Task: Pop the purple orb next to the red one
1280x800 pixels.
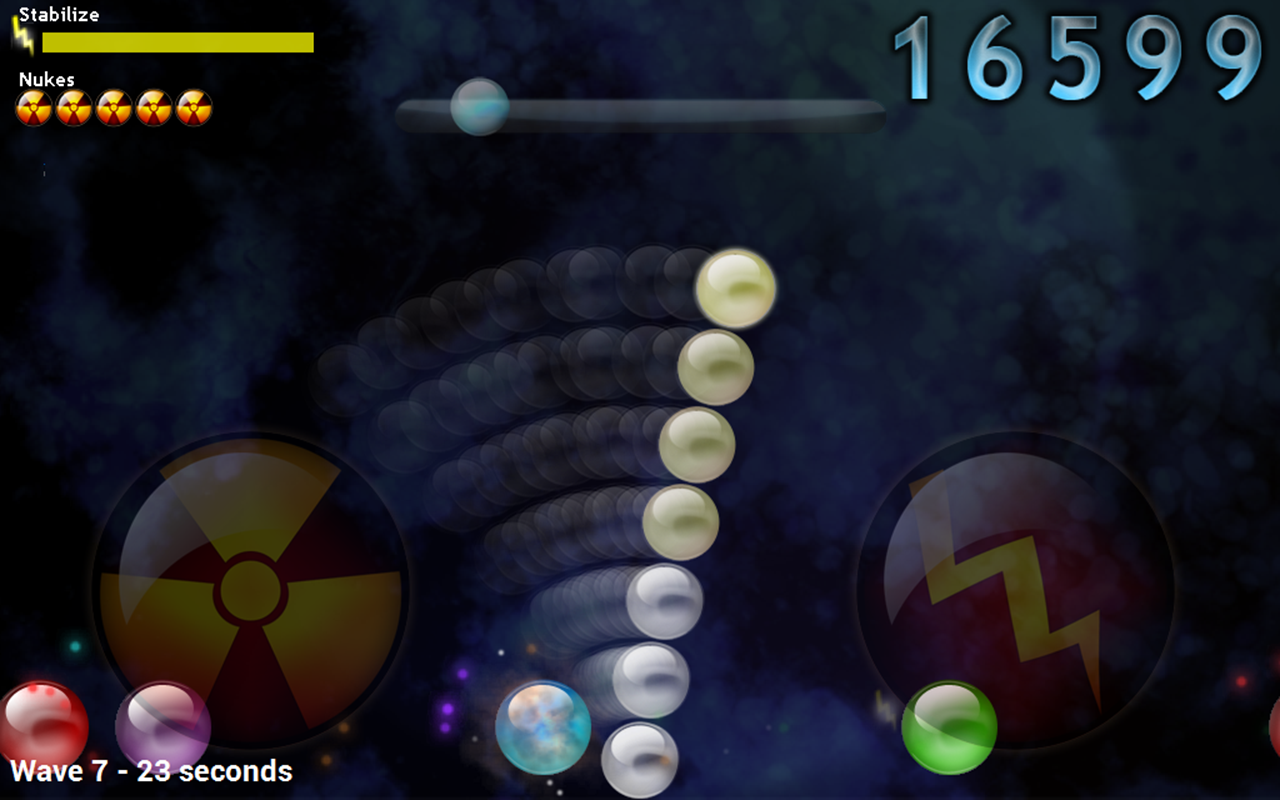Action: click(163, 725)
